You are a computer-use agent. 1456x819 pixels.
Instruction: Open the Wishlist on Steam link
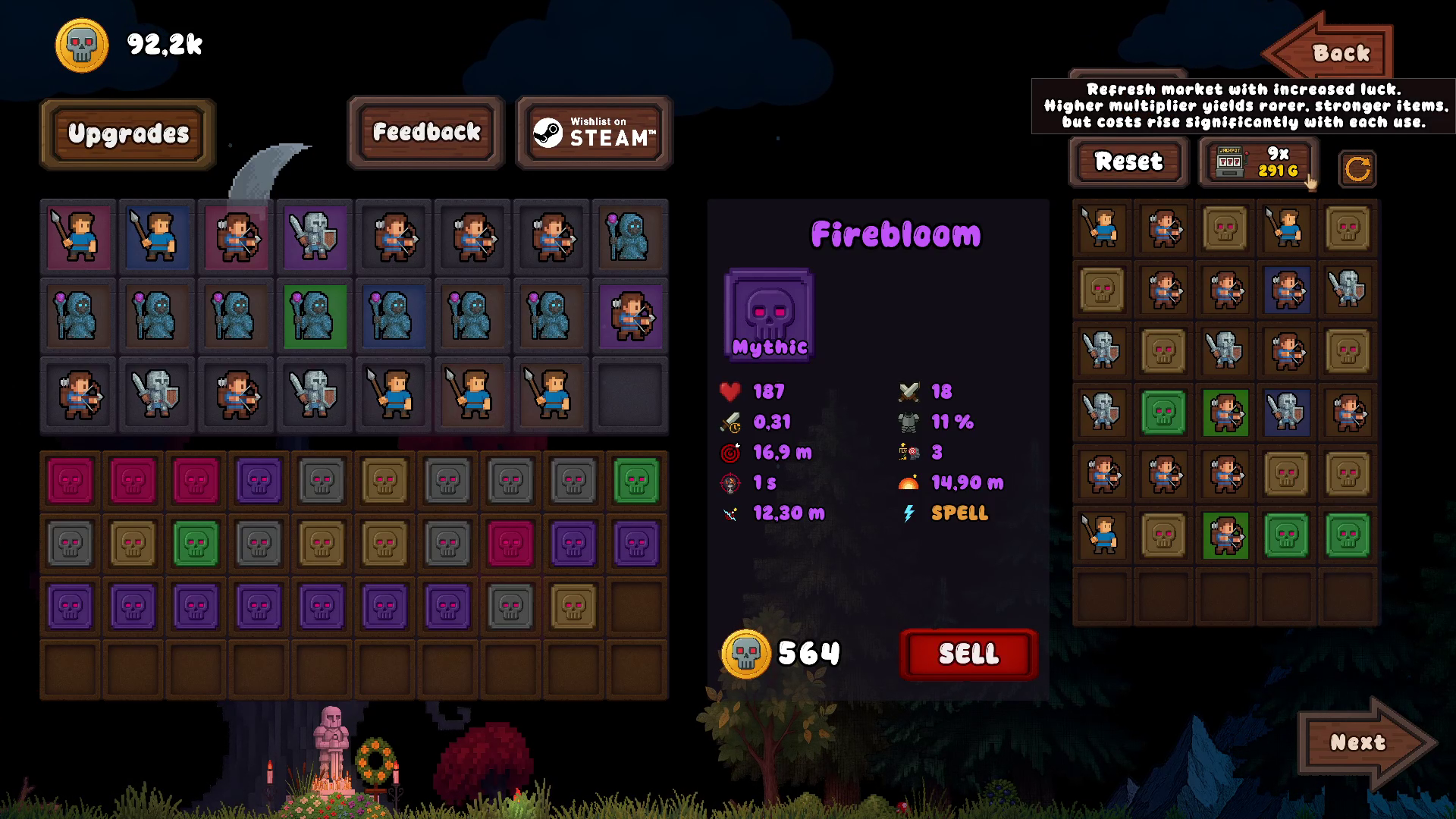[x=594, y=132]
